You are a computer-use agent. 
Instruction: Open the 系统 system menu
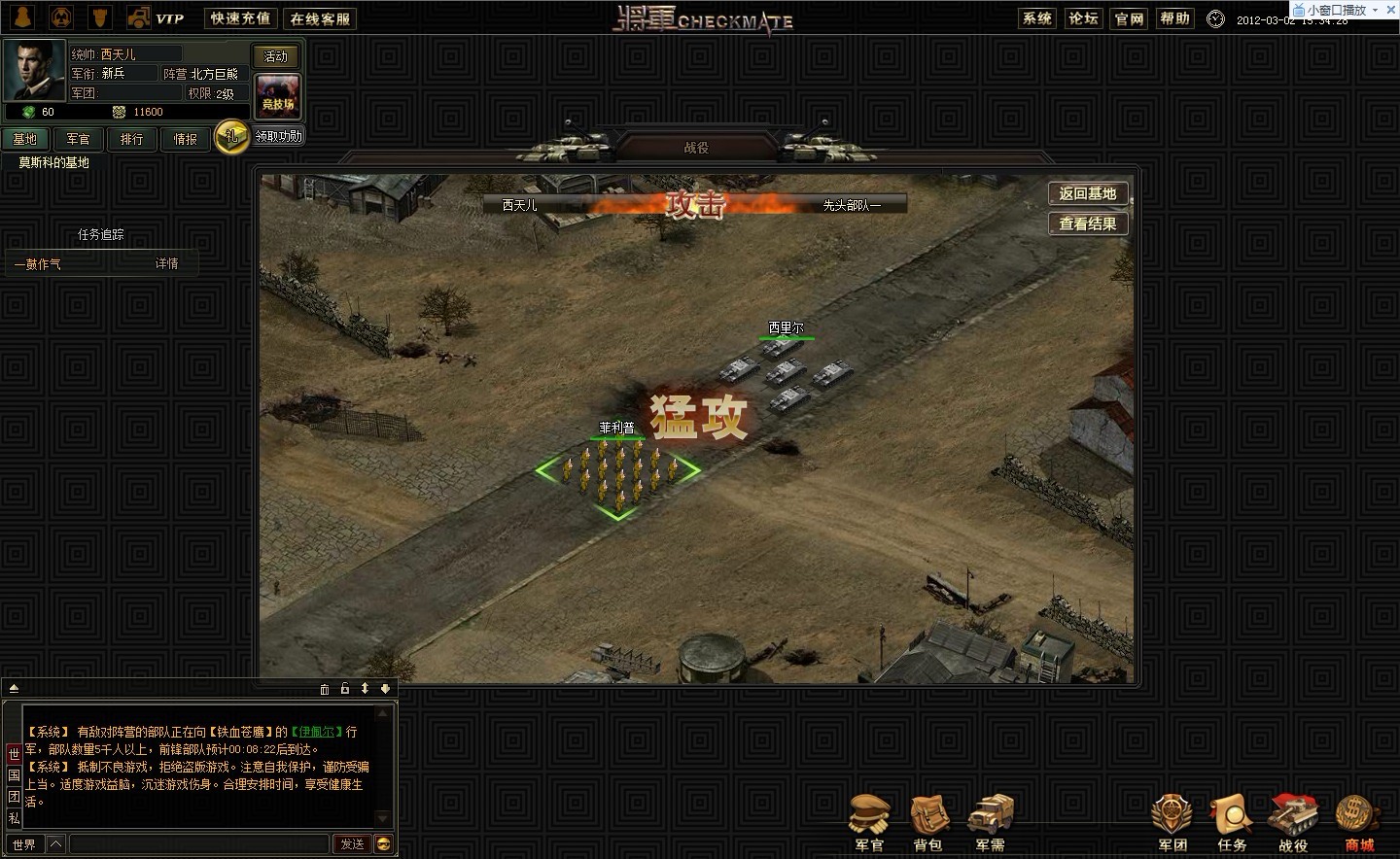pos(1037,18)
